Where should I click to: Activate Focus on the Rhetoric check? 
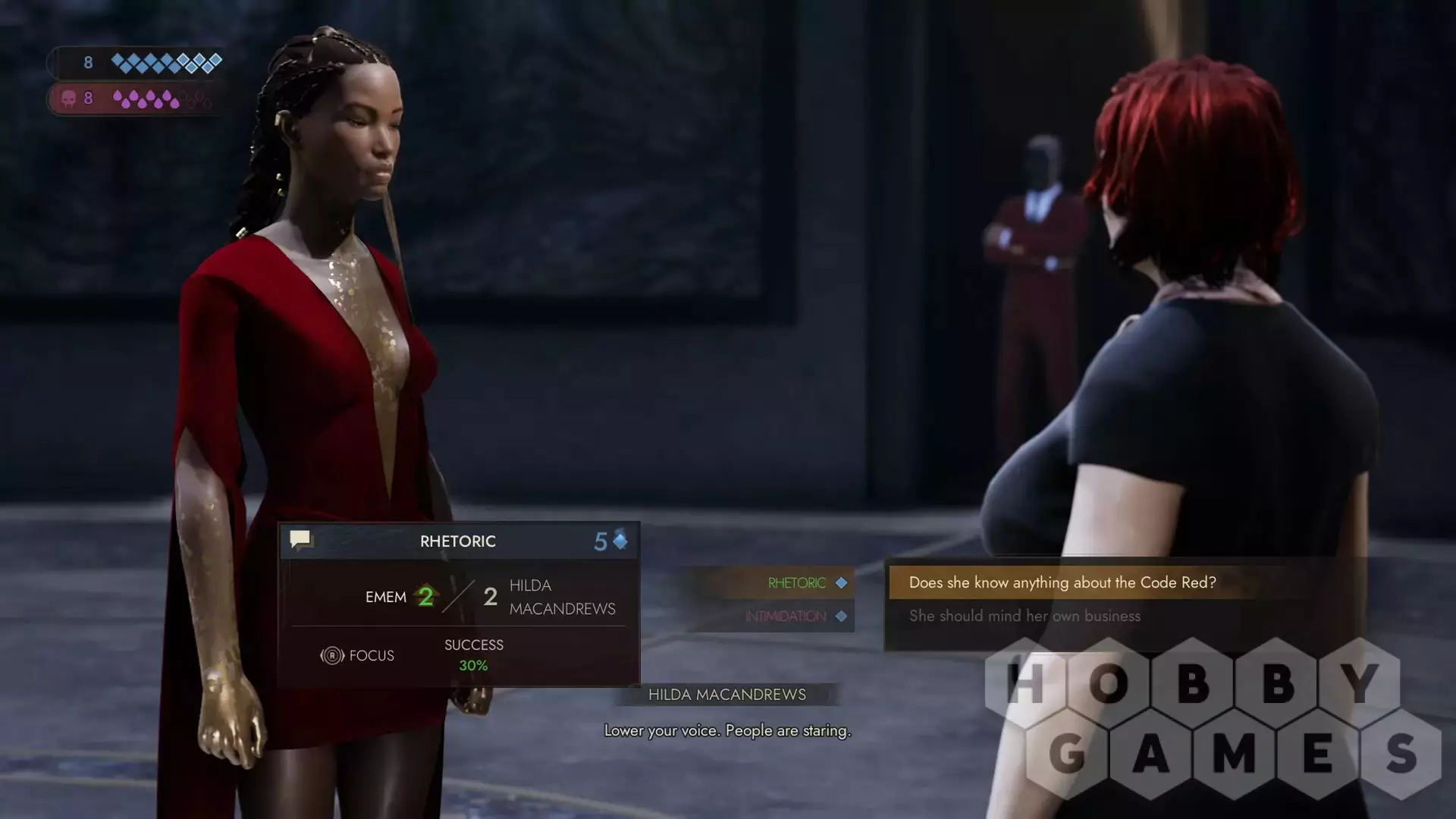tap(358, 655)
